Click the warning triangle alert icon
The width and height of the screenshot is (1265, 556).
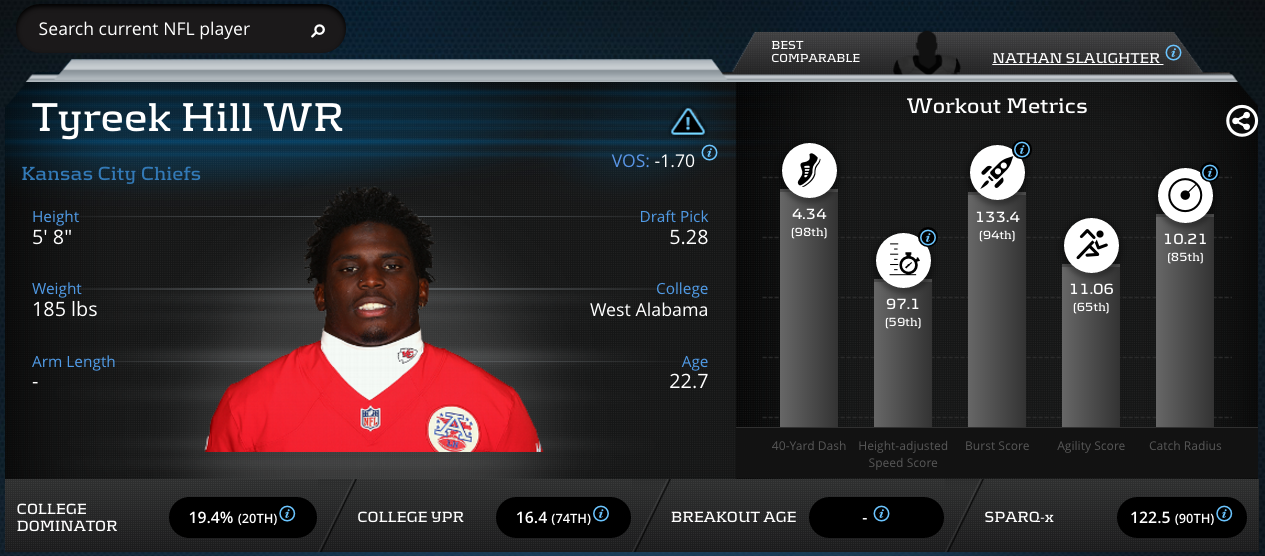tap(688, 122)
